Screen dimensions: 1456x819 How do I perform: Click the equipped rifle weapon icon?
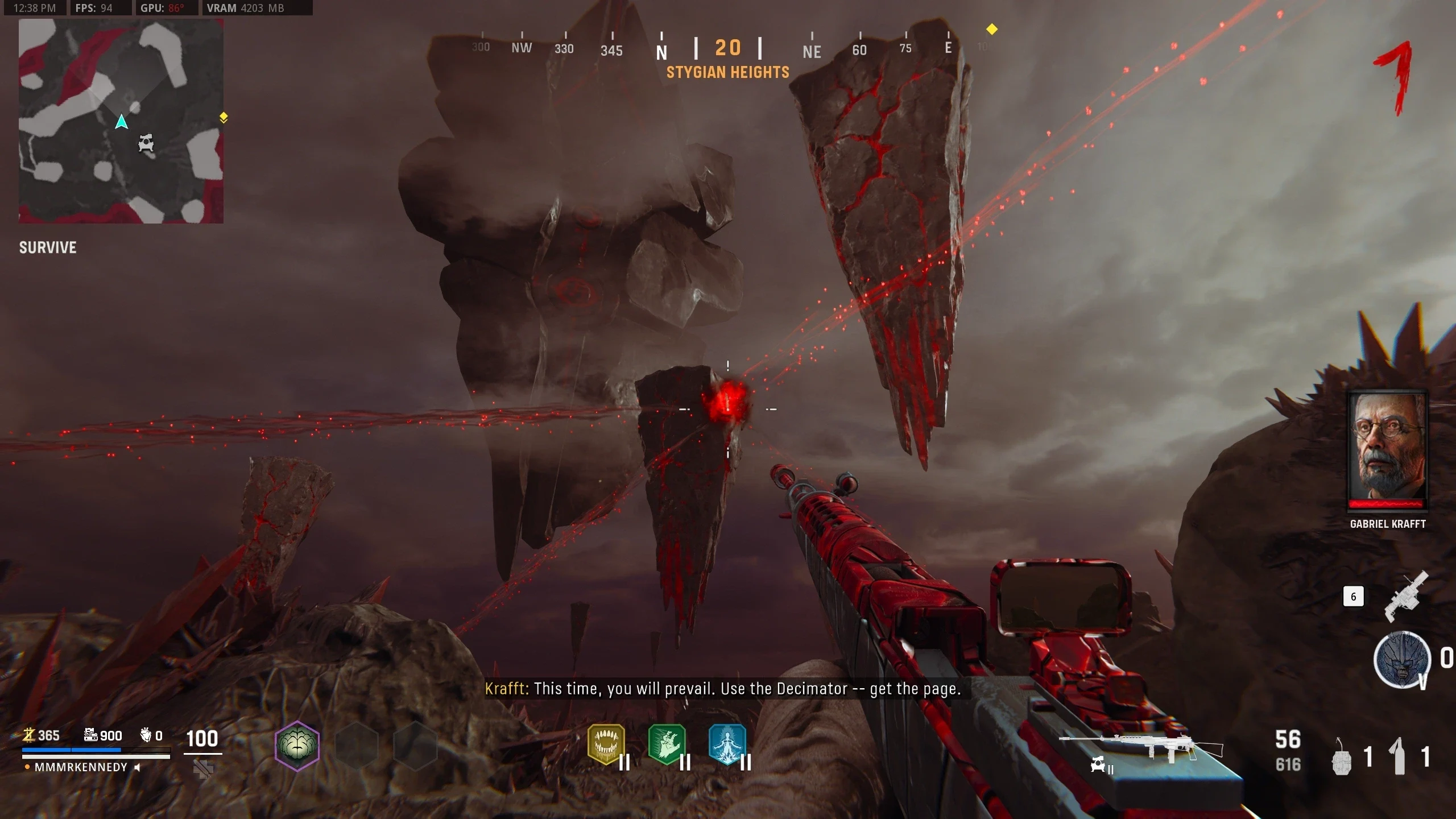pyautogui.click(x=1140, y=746)
